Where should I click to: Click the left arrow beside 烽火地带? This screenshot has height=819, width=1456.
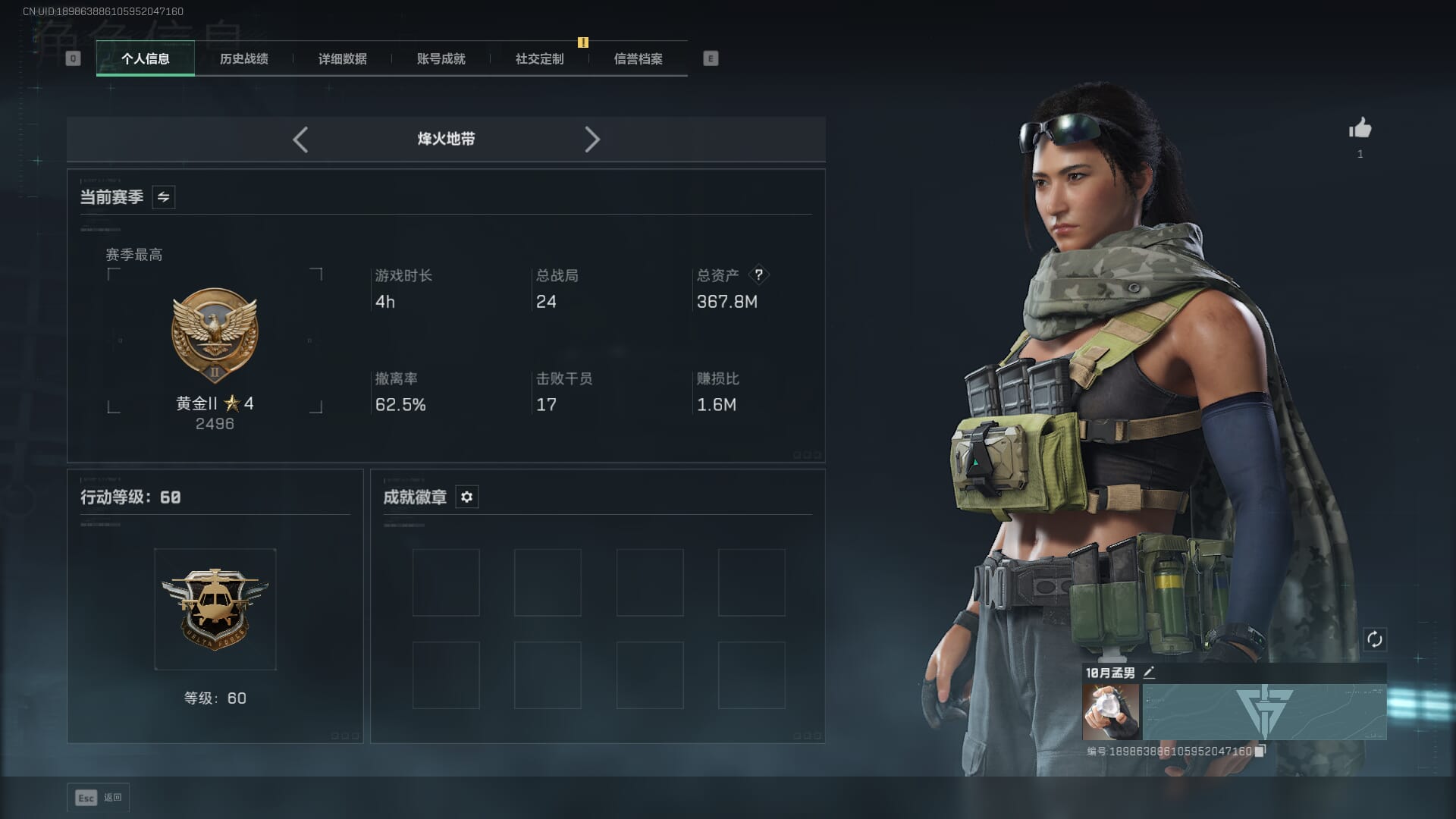coord(300,140)
